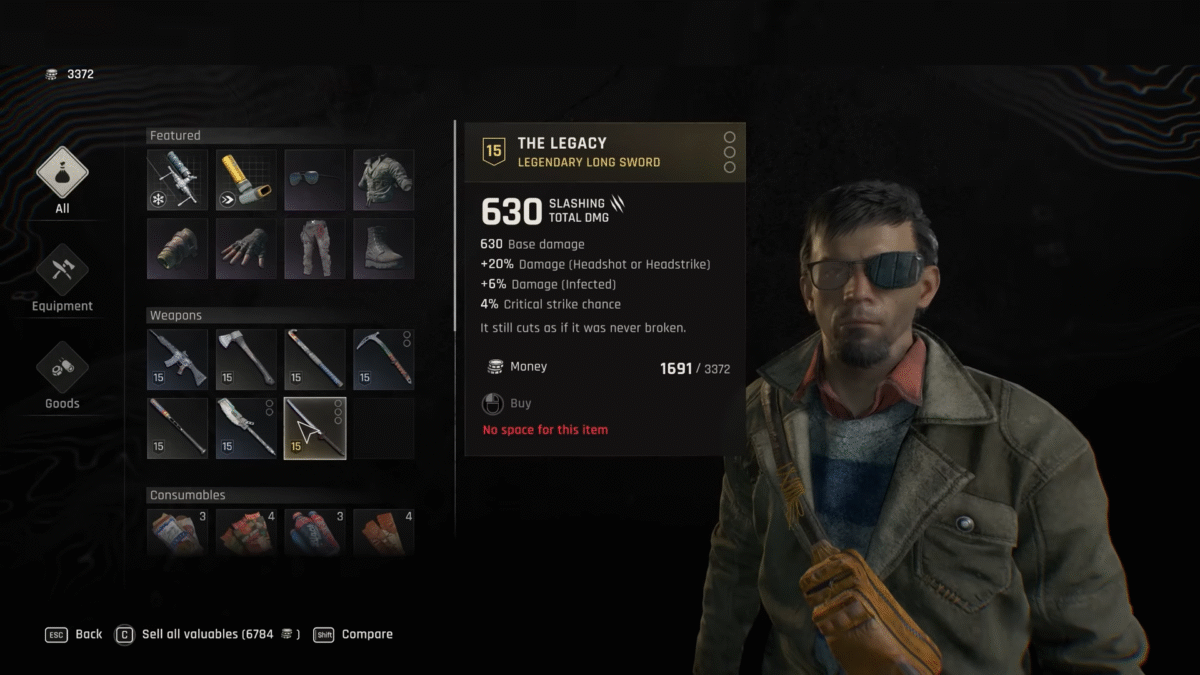
Task: Click the Sell all valuables option
Action: pyautogui.click(x=210, y=634)
